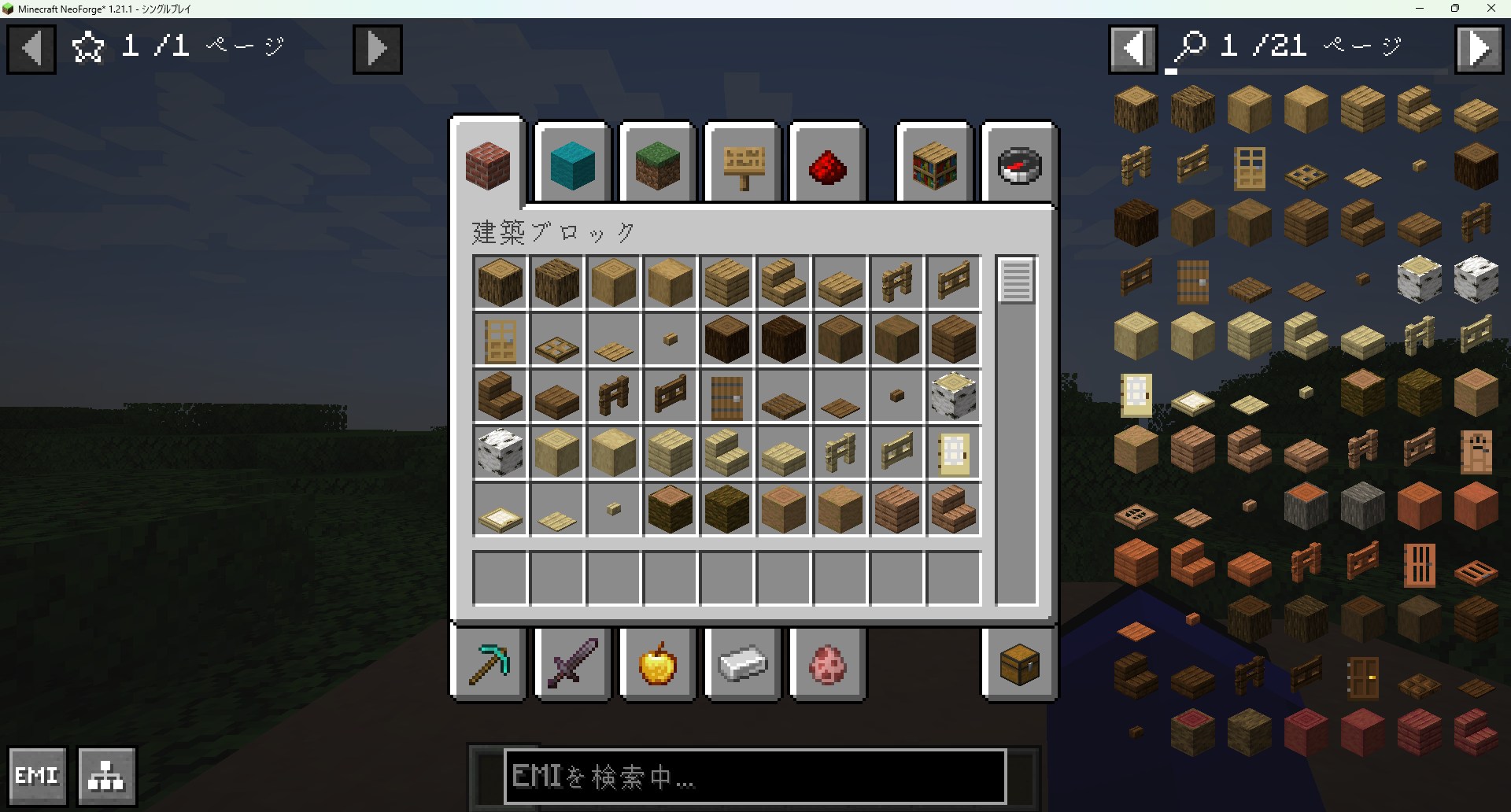Go to previous EMI page with left arrow
Screen dimensions: 1511x812
[1132, 48]
